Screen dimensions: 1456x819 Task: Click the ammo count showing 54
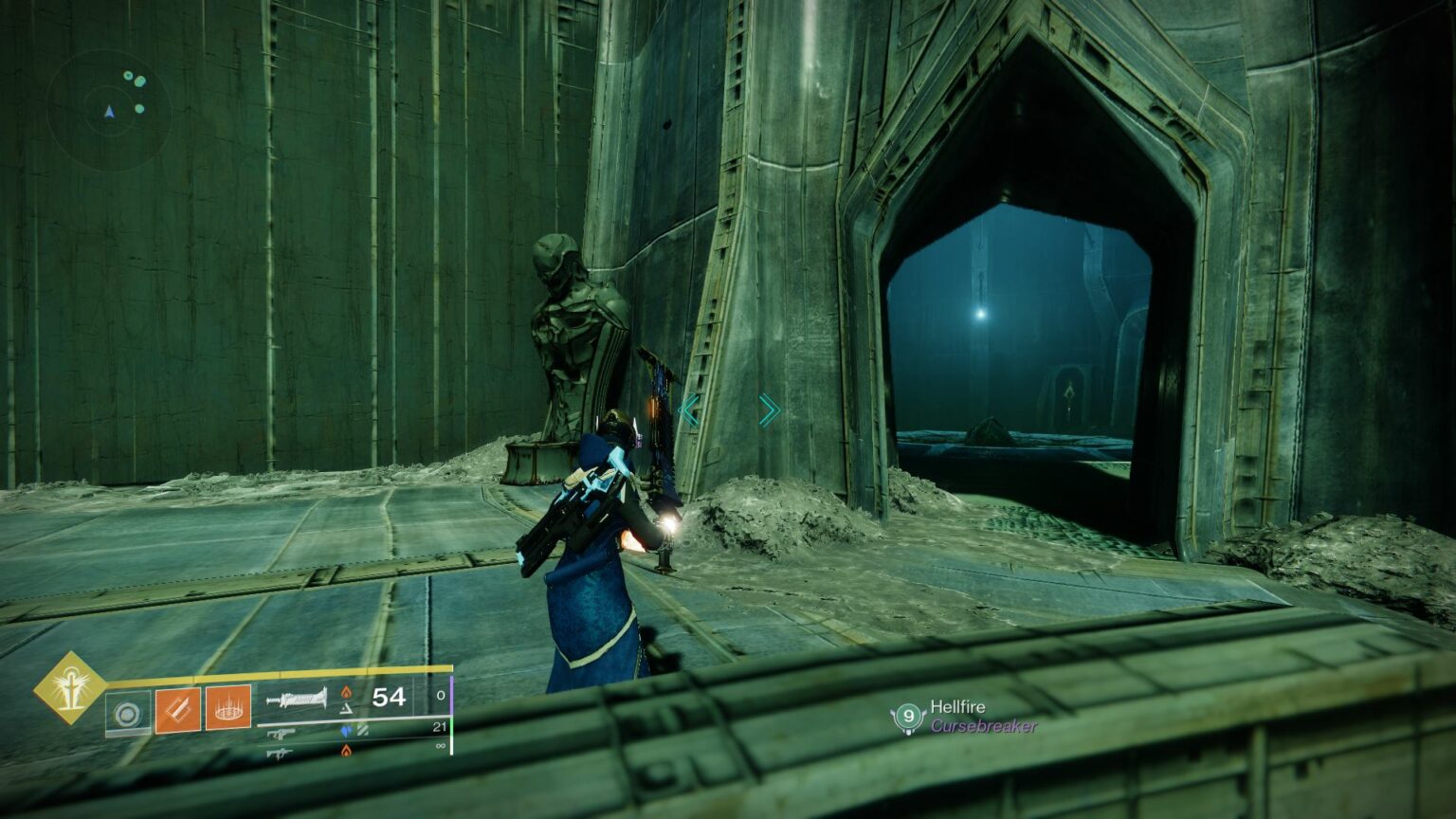[x=388, y=698]
